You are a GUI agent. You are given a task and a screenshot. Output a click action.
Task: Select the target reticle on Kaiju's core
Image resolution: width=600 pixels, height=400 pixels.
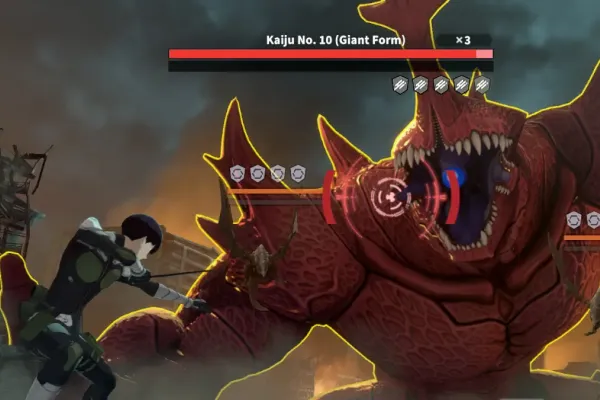coord(388,196)
